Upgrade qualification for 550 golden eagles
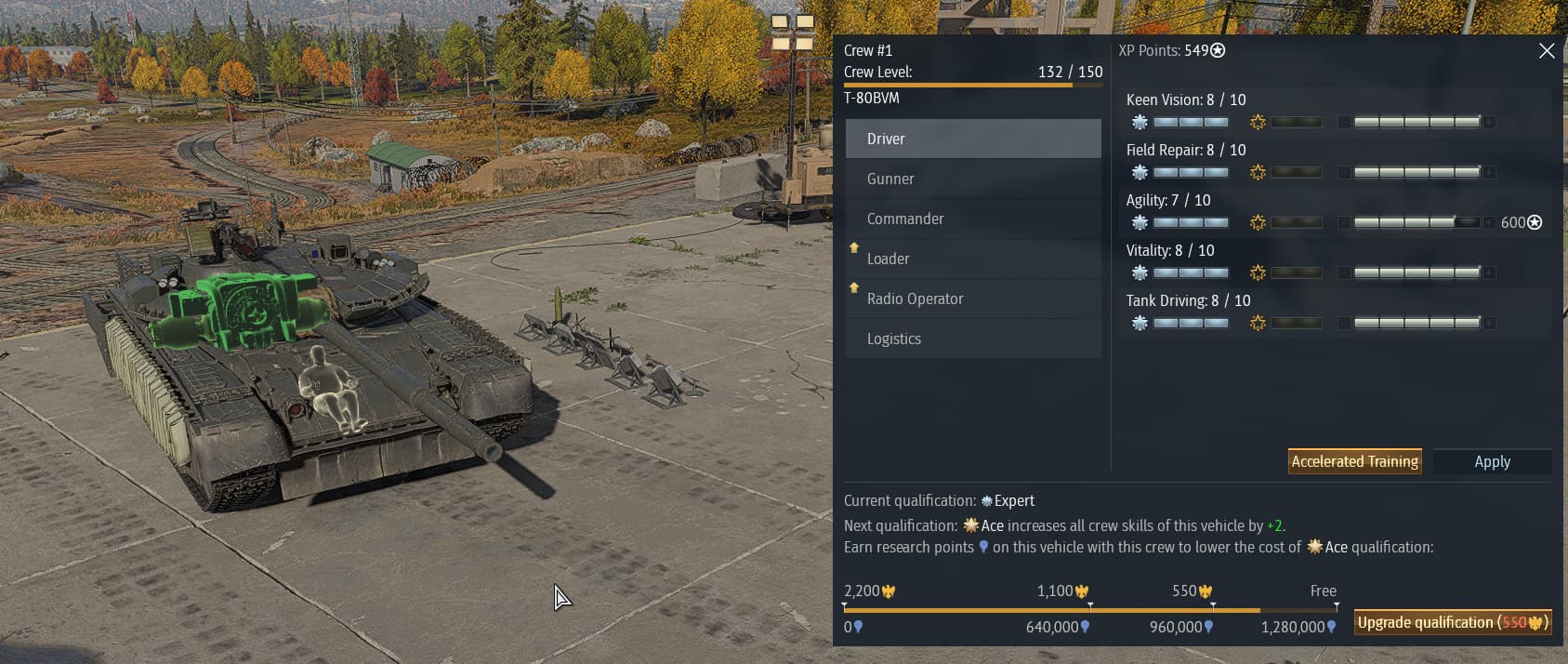The image size is (1568, 664). click(1452, 622)
